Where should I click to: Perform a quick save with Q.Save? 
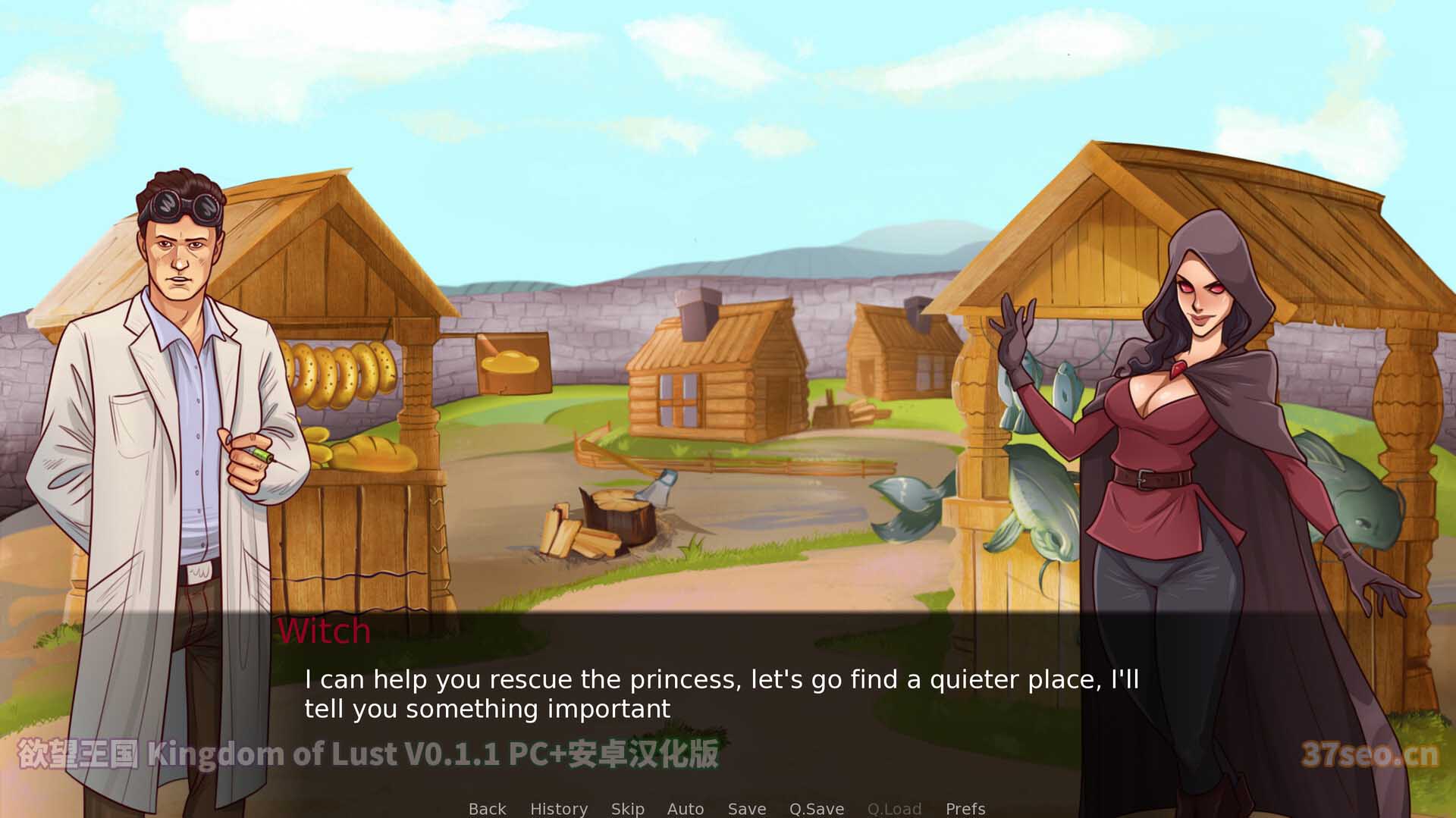816,808
